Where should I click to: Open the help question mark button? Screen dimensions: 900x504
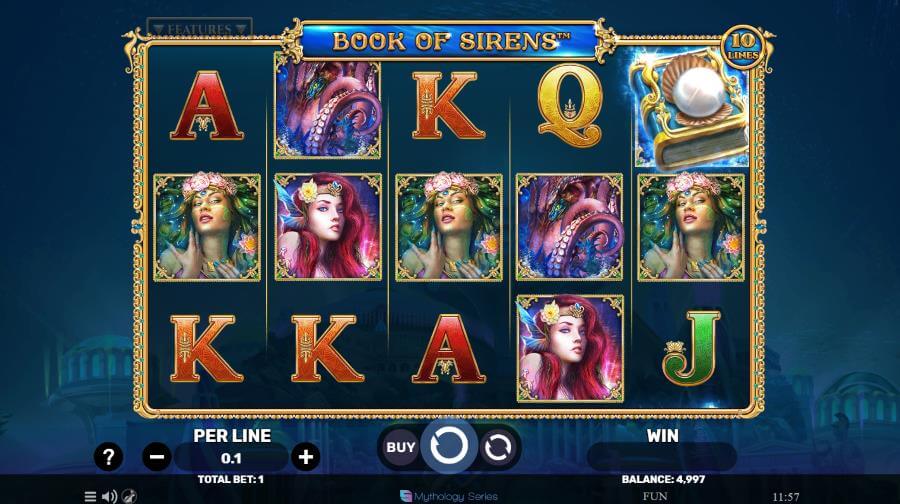[x=109, y=457]
